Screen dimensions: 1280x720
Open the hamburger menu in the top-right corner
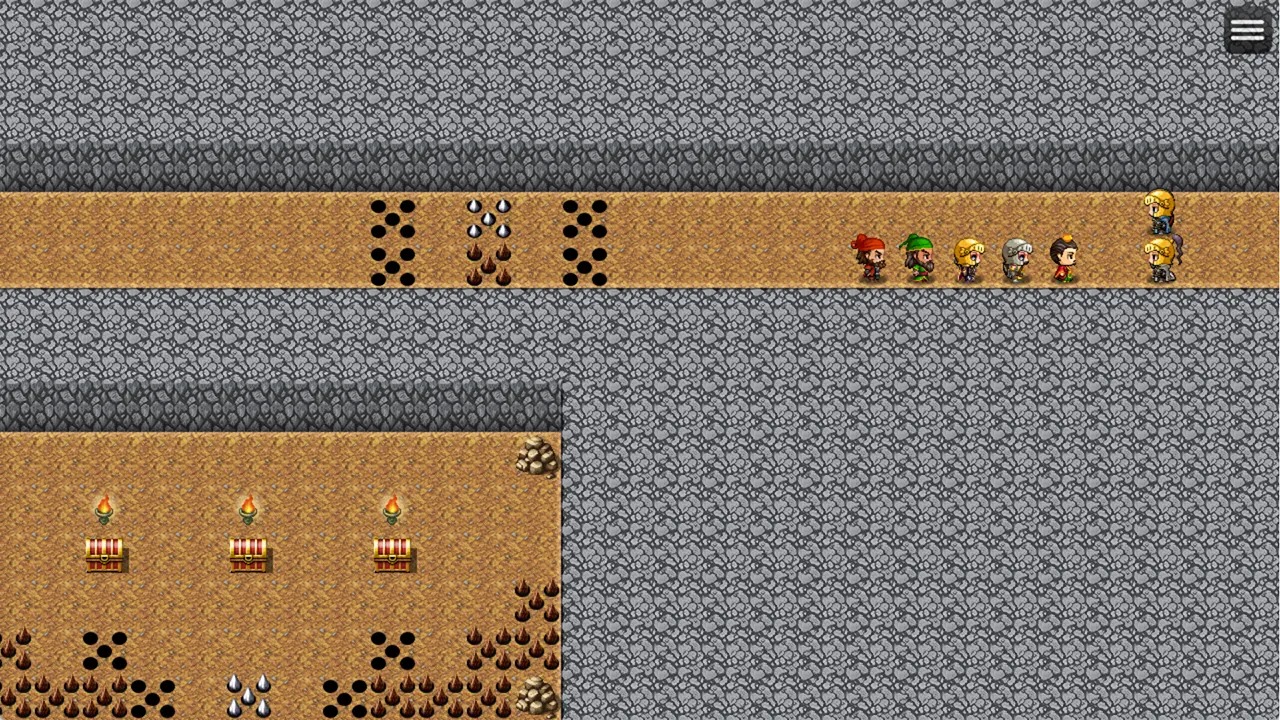point(1246,28)
